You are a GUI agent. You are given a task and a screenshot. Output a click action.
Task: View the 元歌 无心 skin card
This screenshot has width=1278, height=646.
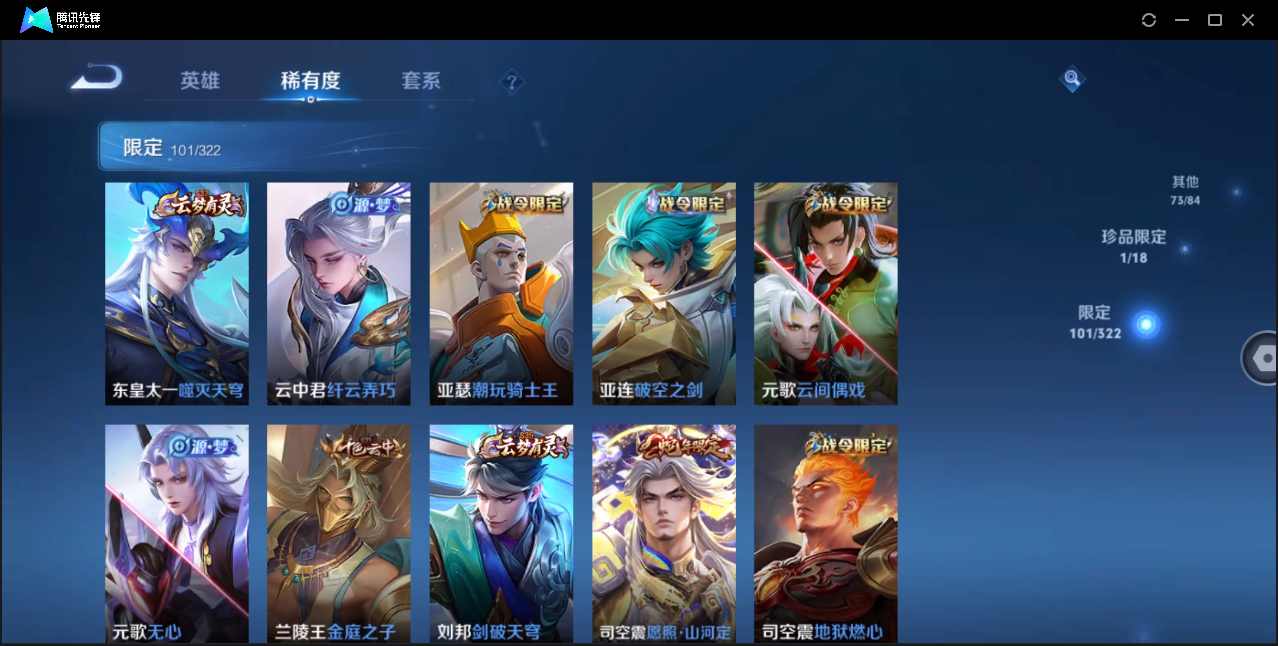click(x=177, y=533)
